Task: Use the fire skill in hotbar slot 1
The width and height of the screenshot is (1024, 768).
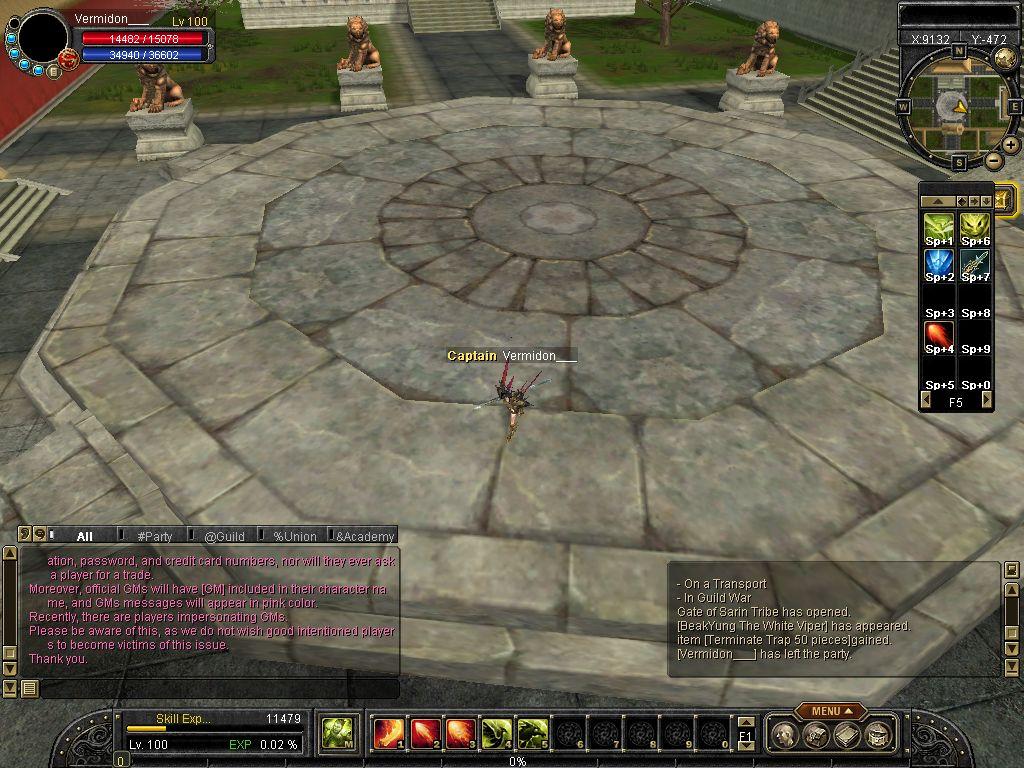Action: (x=387, y=734)
